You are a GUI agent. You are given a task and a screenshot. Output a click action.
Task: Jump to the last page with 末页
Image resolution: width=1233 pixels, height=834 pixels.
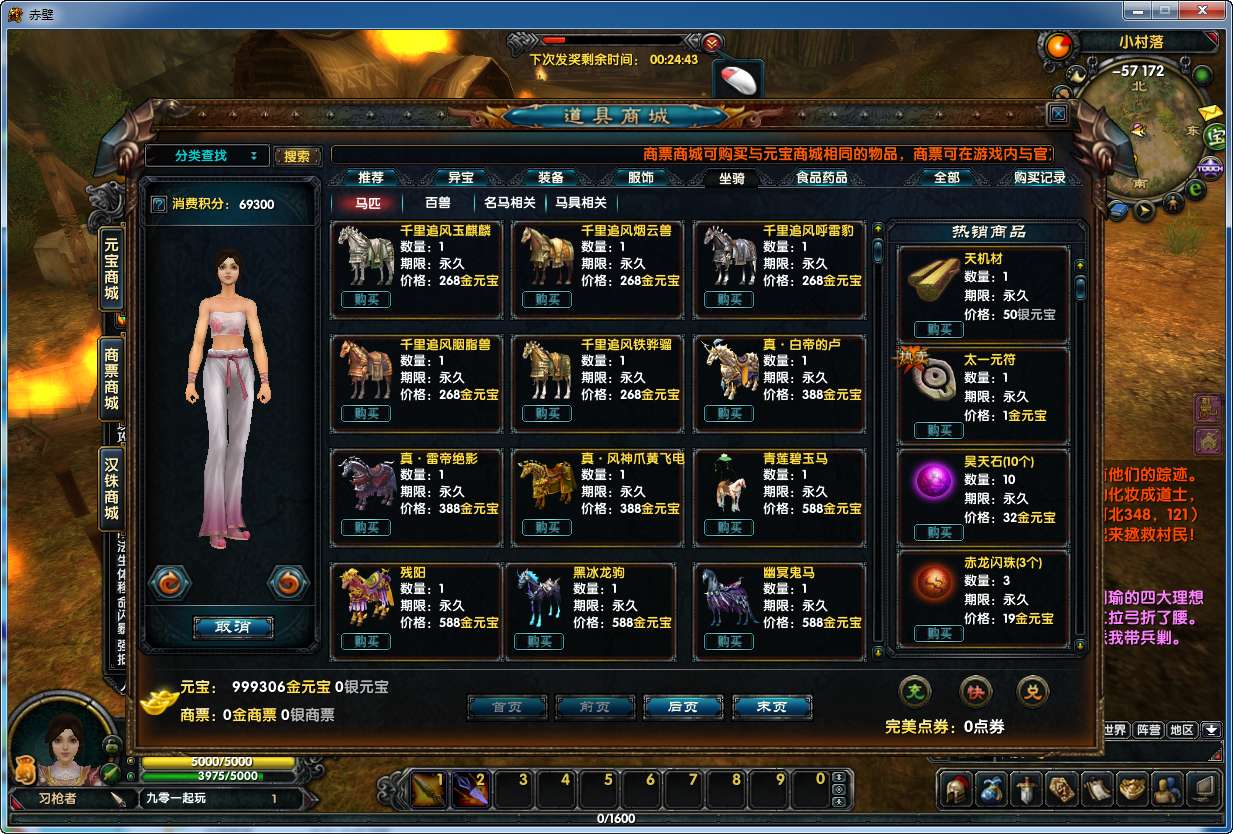pos(771,707)
